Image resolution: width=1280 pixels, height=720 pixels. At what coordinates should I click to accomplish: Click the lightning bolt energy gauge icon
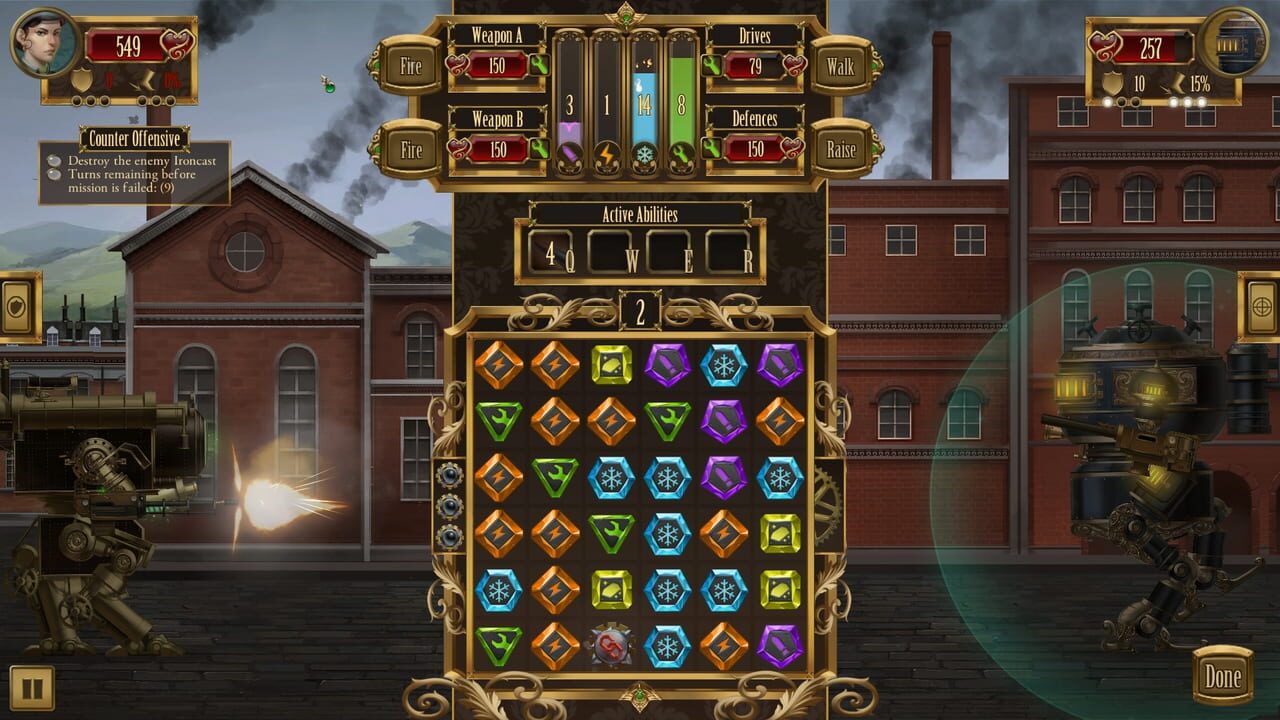pyautogui.click(x=607, y=153)
